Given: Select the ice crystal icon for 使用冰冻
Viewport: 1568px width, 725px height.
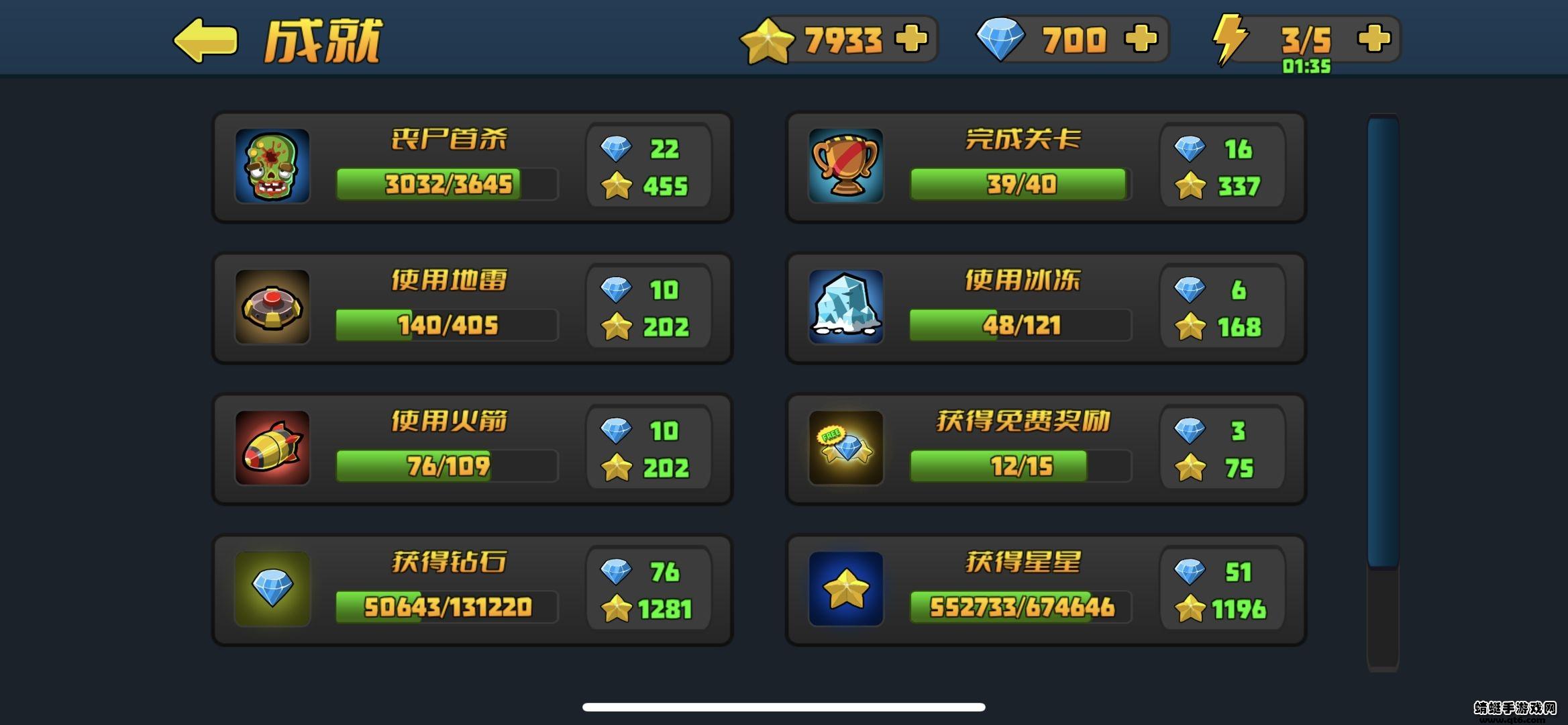Looking at the screenshot, I should pos(845,307).
